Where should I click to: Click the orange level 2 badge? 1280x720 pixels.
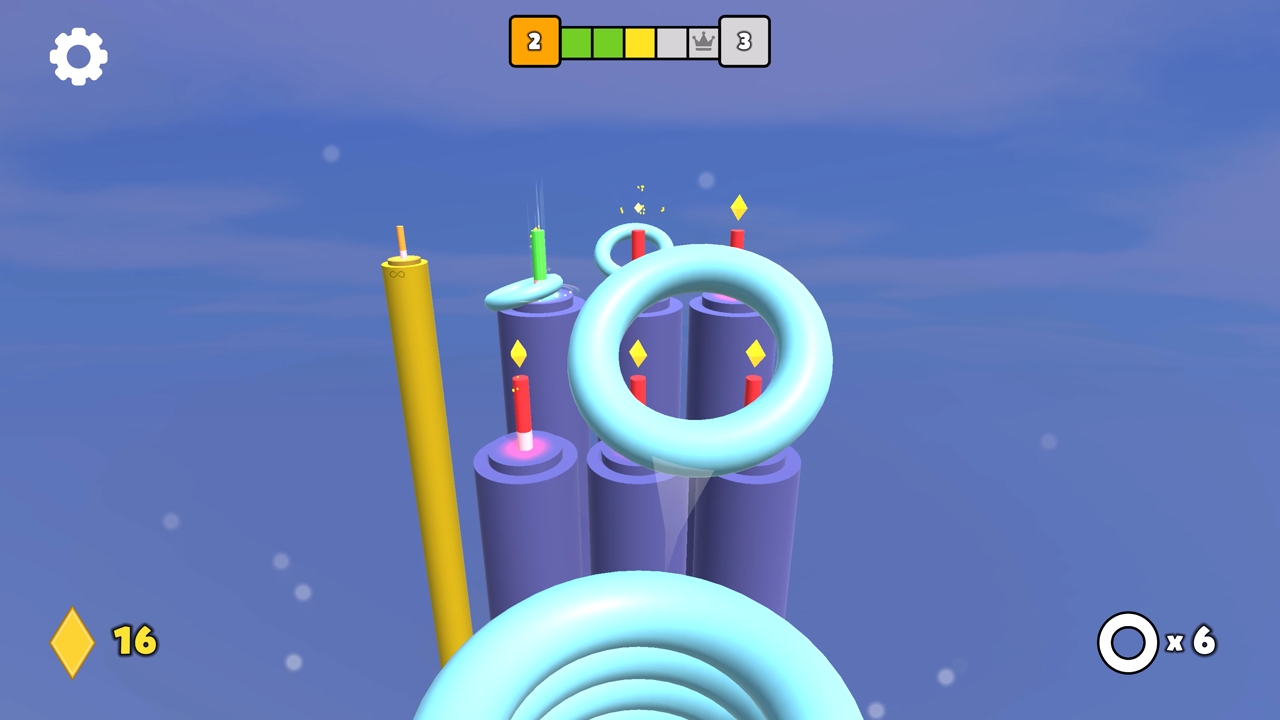click(x=533, y=41)
